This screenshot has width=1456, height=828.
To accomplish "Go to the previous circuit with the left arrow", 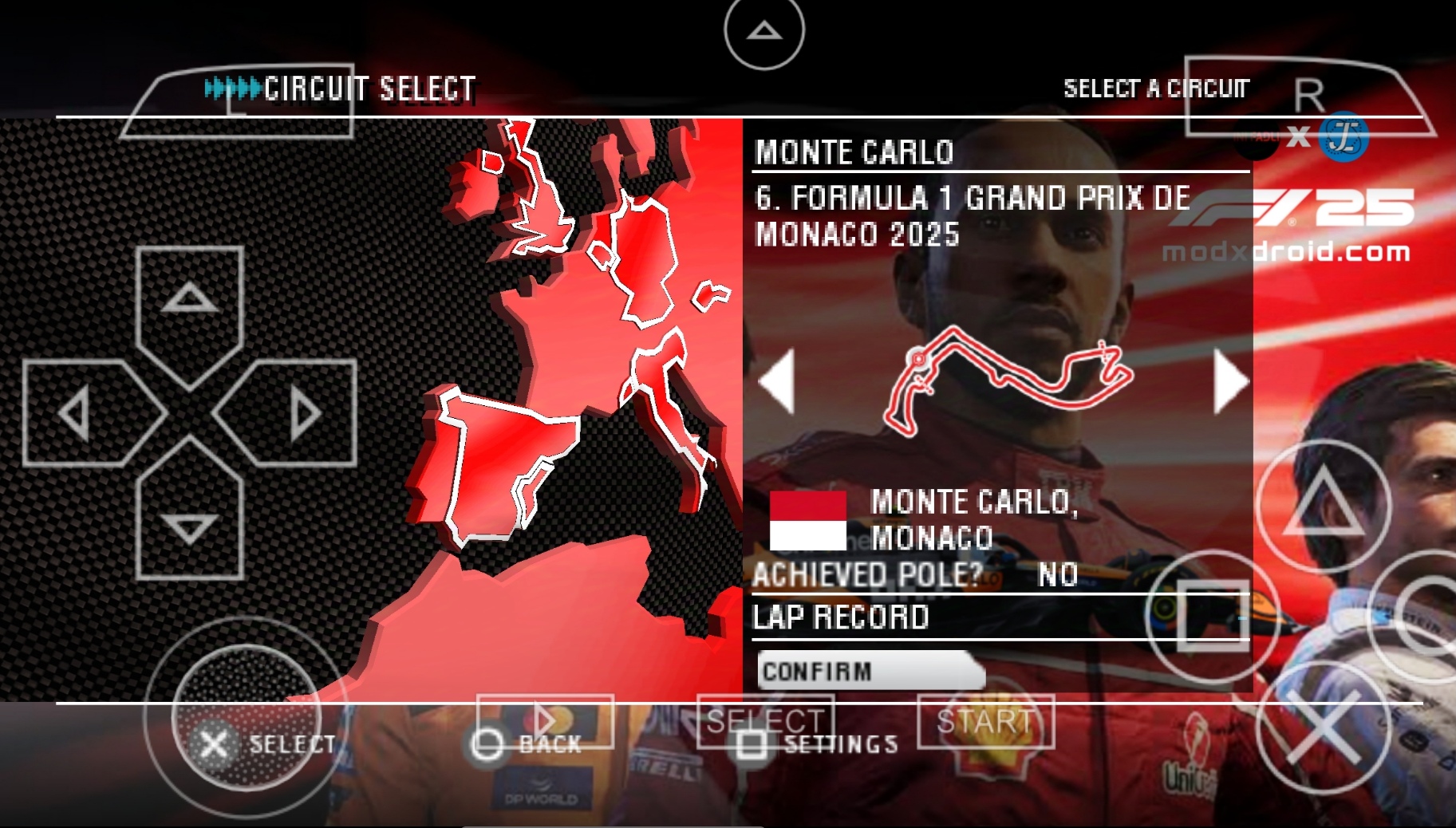I will (777, 382).
